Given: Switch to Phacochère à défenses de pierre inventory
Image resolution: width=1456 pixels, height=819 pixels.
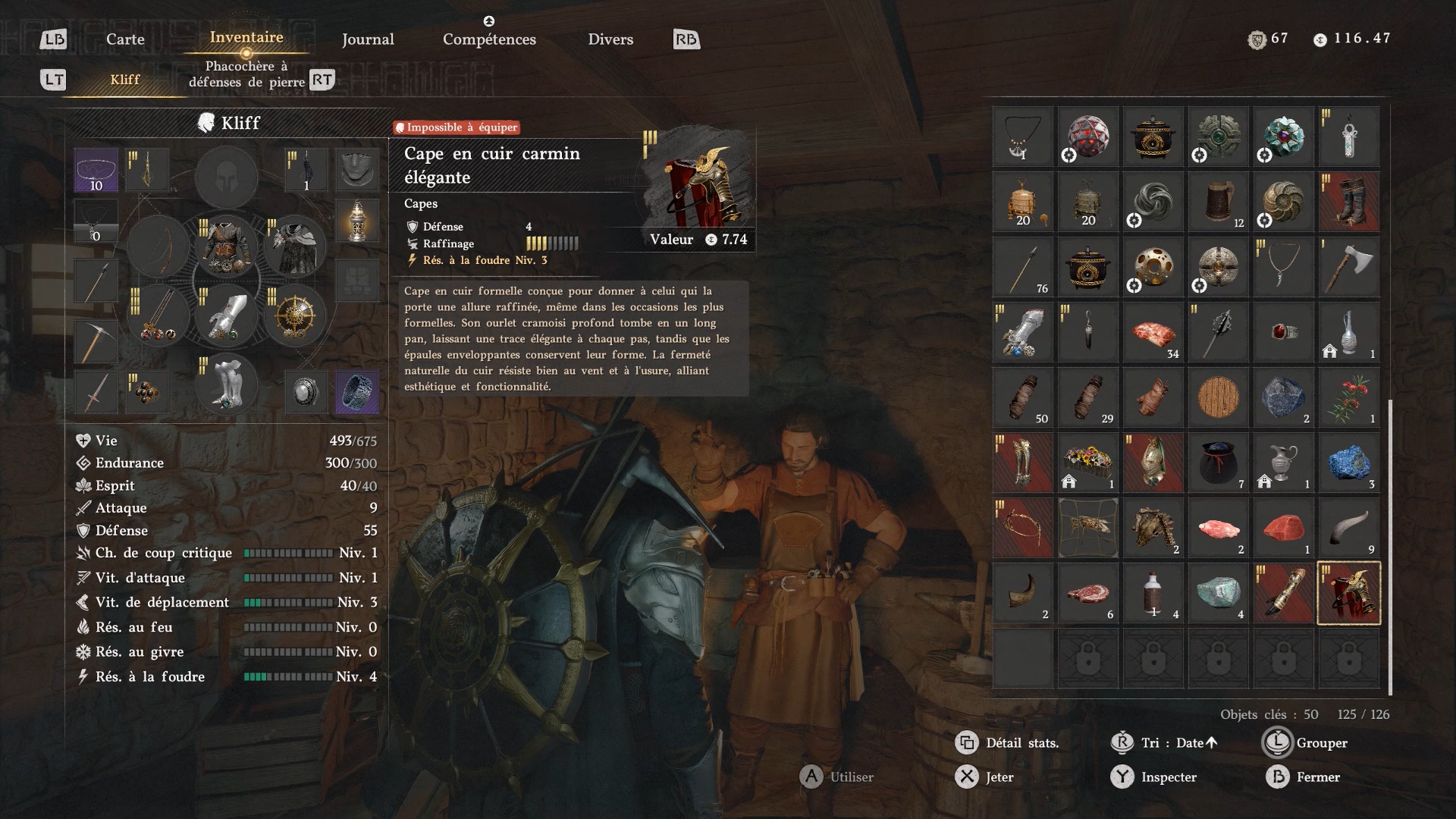Looking at the screenshot, I should coord(246,74).
